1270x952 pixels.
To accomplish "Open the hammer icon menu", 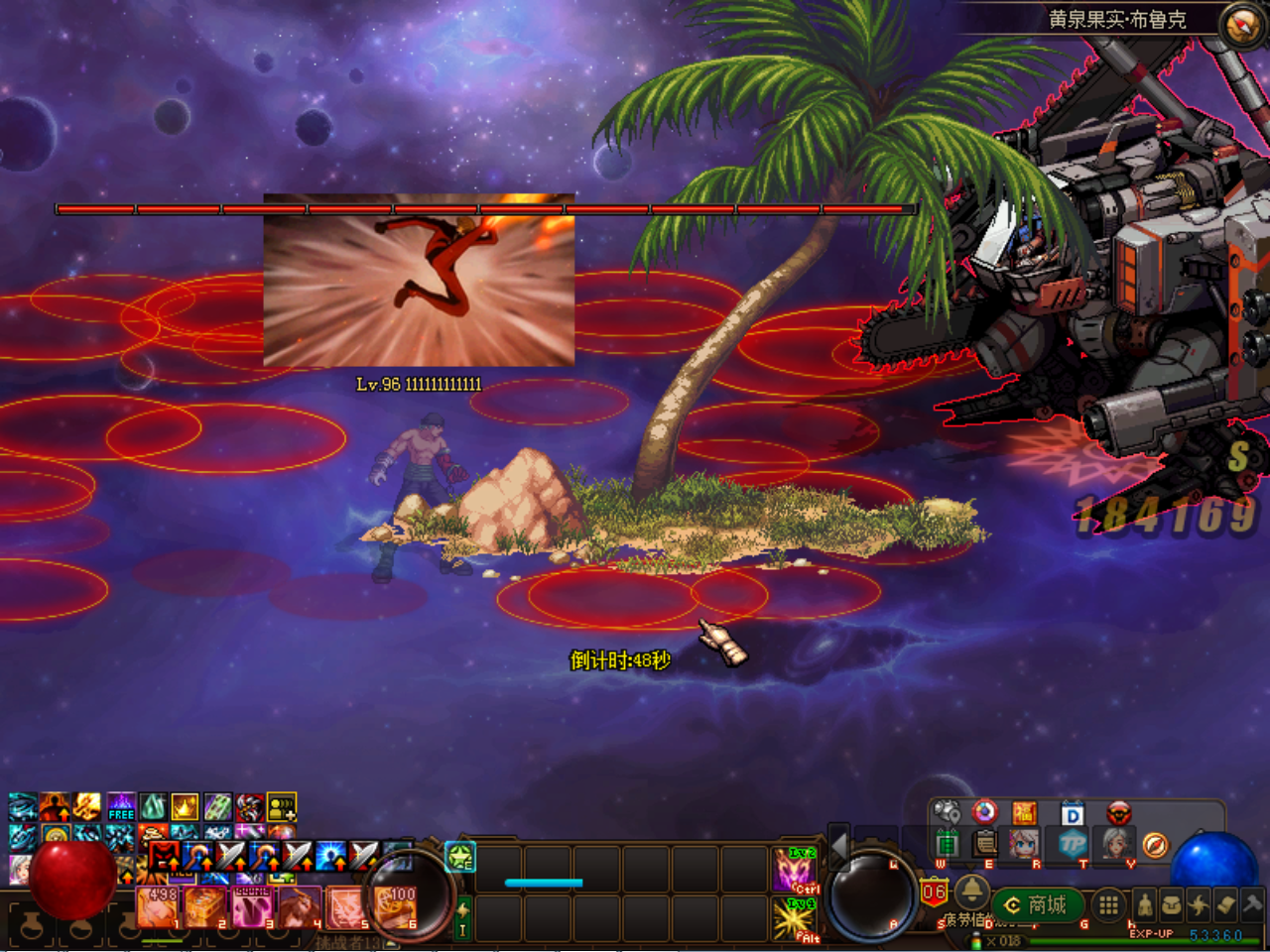I will pos(1253,904).
